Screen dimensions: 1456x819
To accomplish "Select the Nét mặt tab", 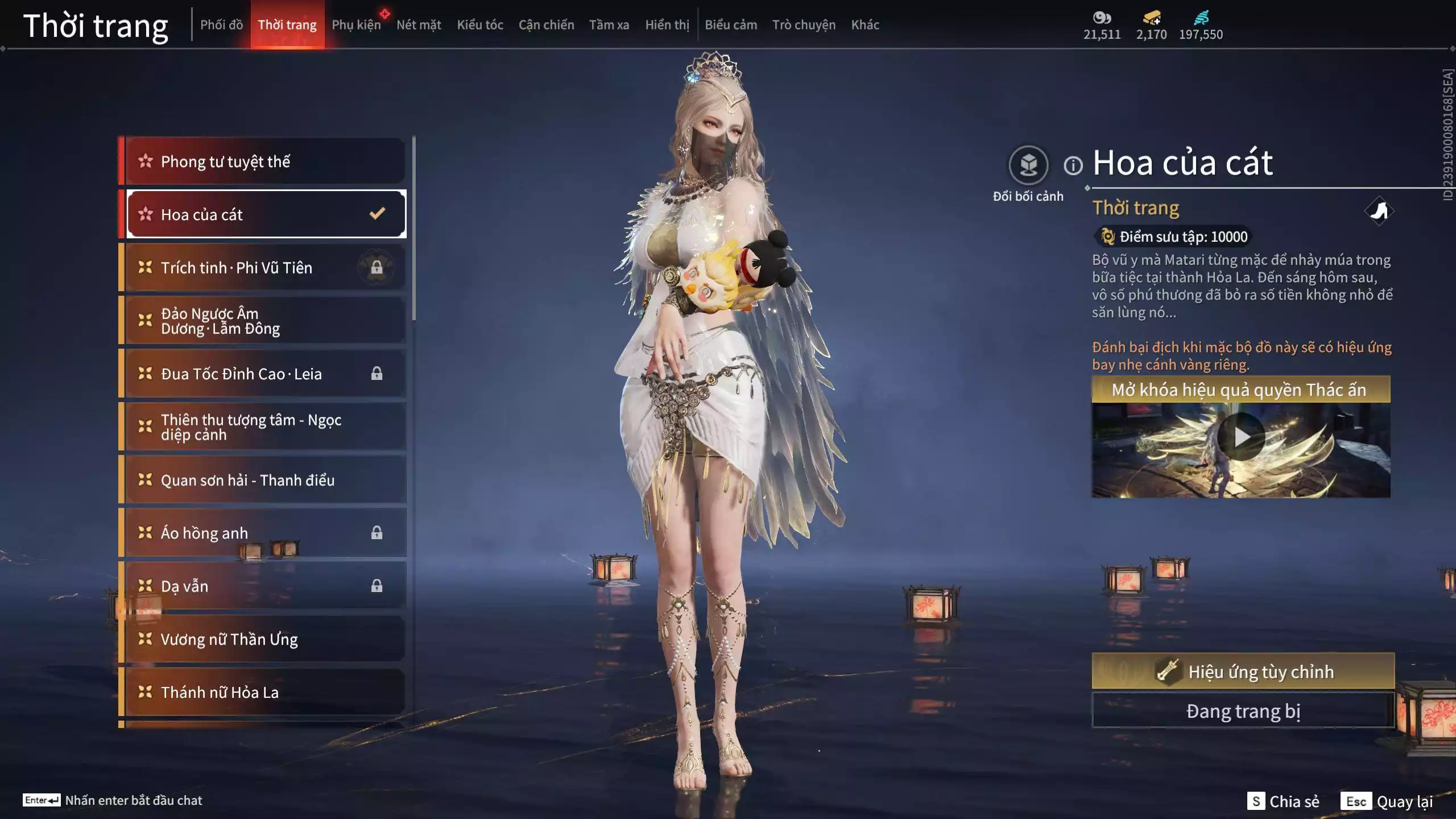I will [419, 25].
